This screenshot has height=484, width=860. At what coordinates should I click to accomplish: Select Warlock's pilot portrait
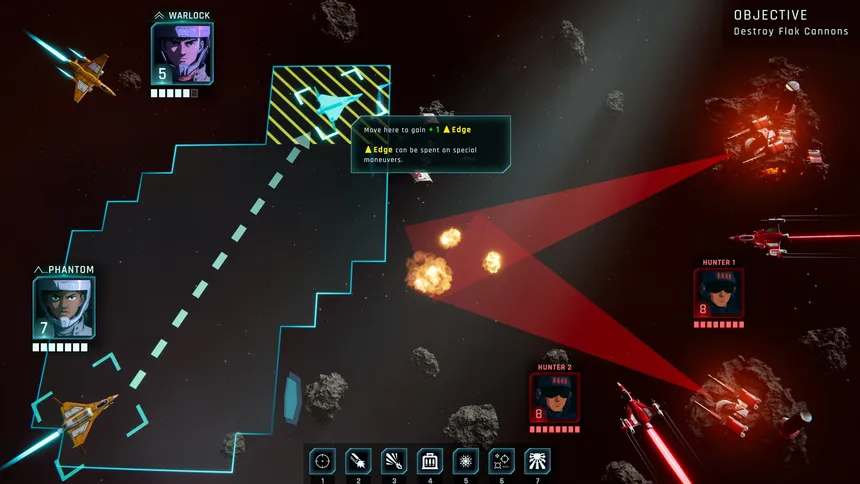point(181,54)
